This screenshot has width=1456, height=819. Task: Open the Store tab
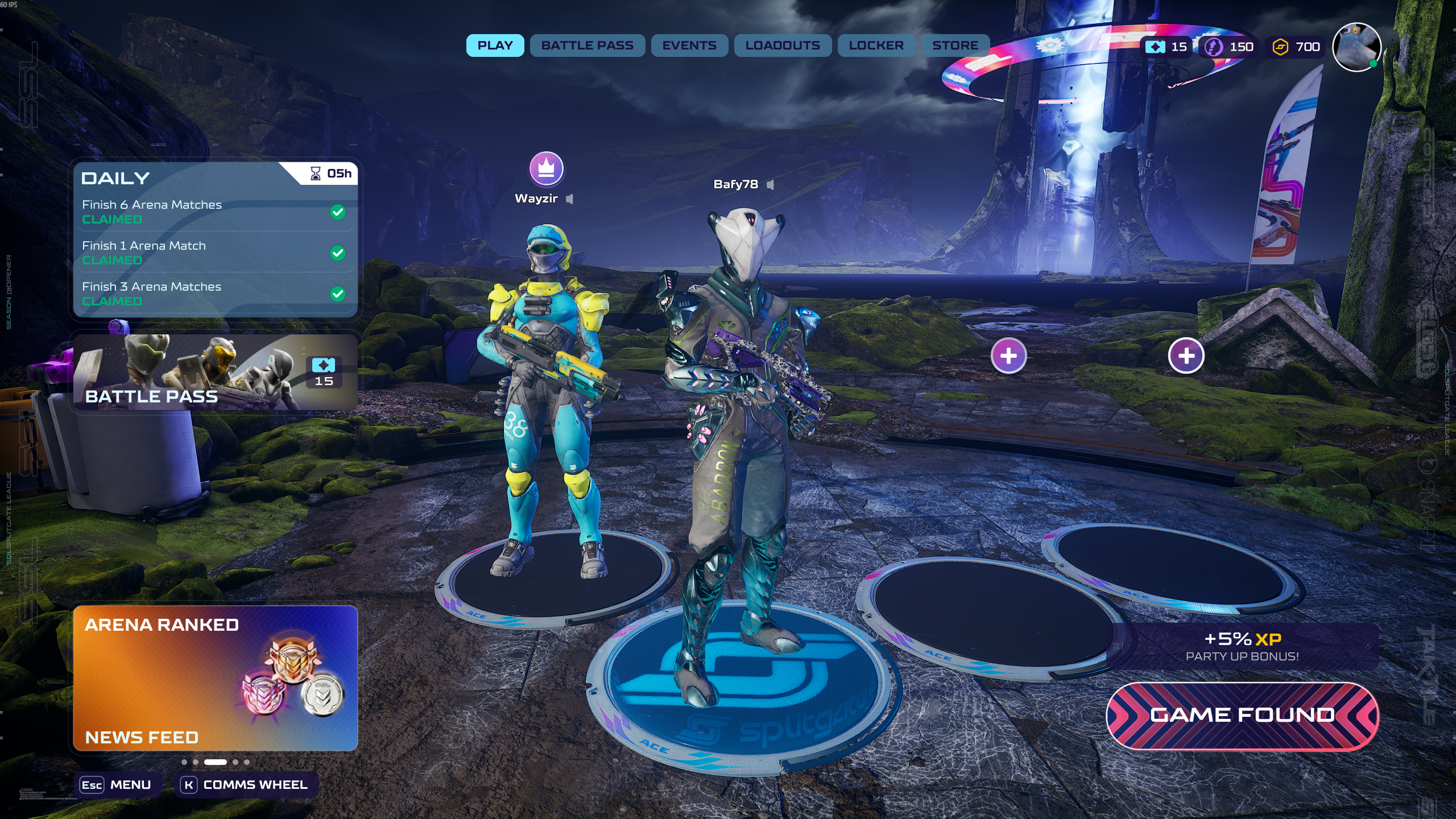click(955, 45)
